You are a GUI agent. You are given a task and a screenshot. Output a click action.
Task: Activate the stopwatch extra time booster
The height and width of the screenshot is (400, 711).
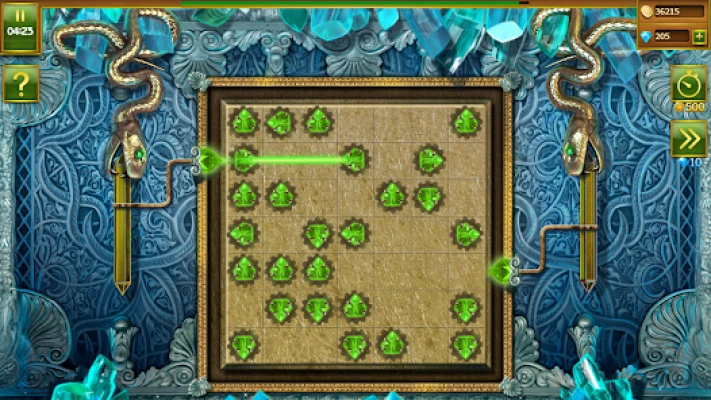(x=688, y=81)
